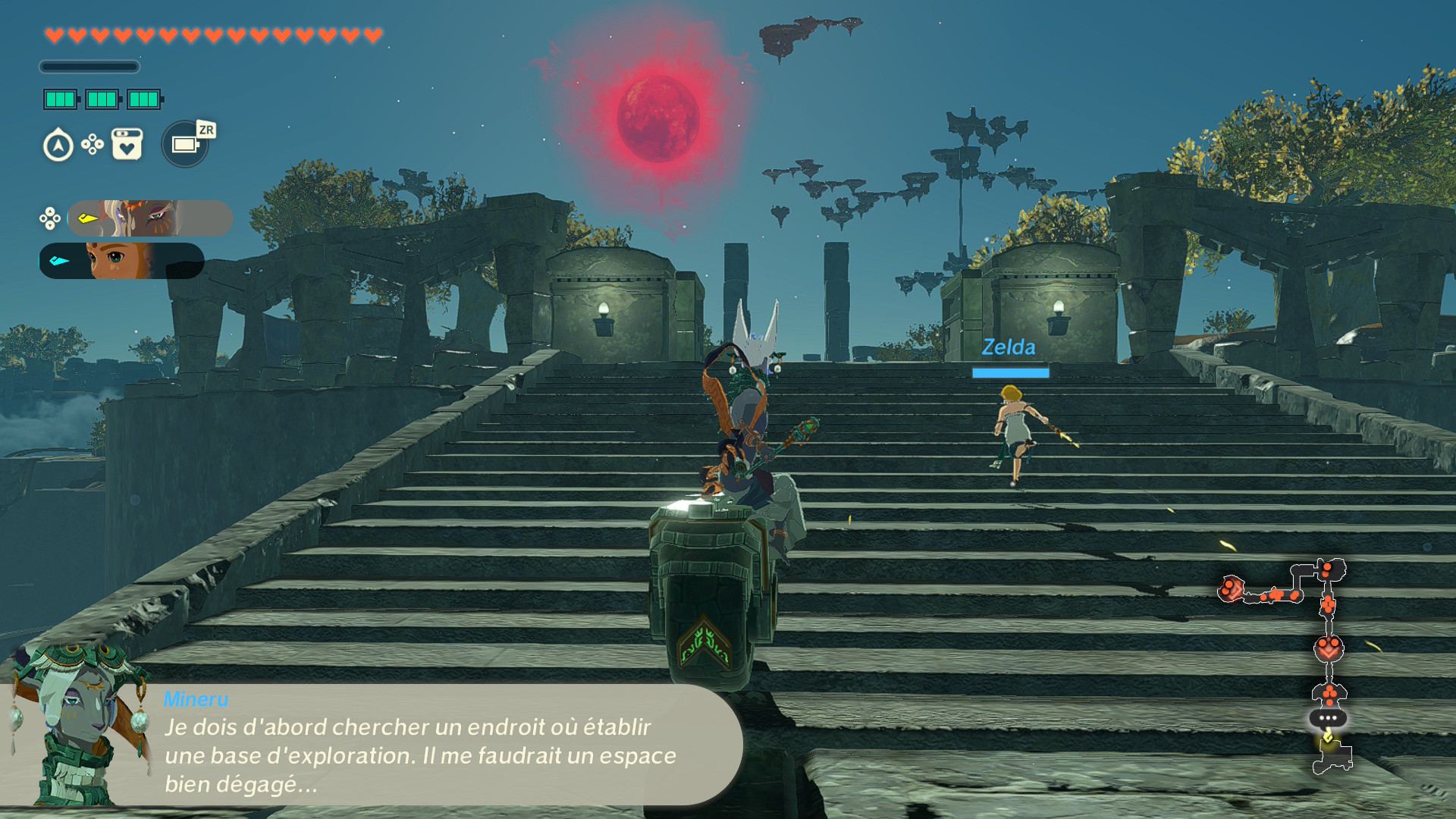Select Zelda's character portrait
The image size is (1456, 819).
[121, 261]
